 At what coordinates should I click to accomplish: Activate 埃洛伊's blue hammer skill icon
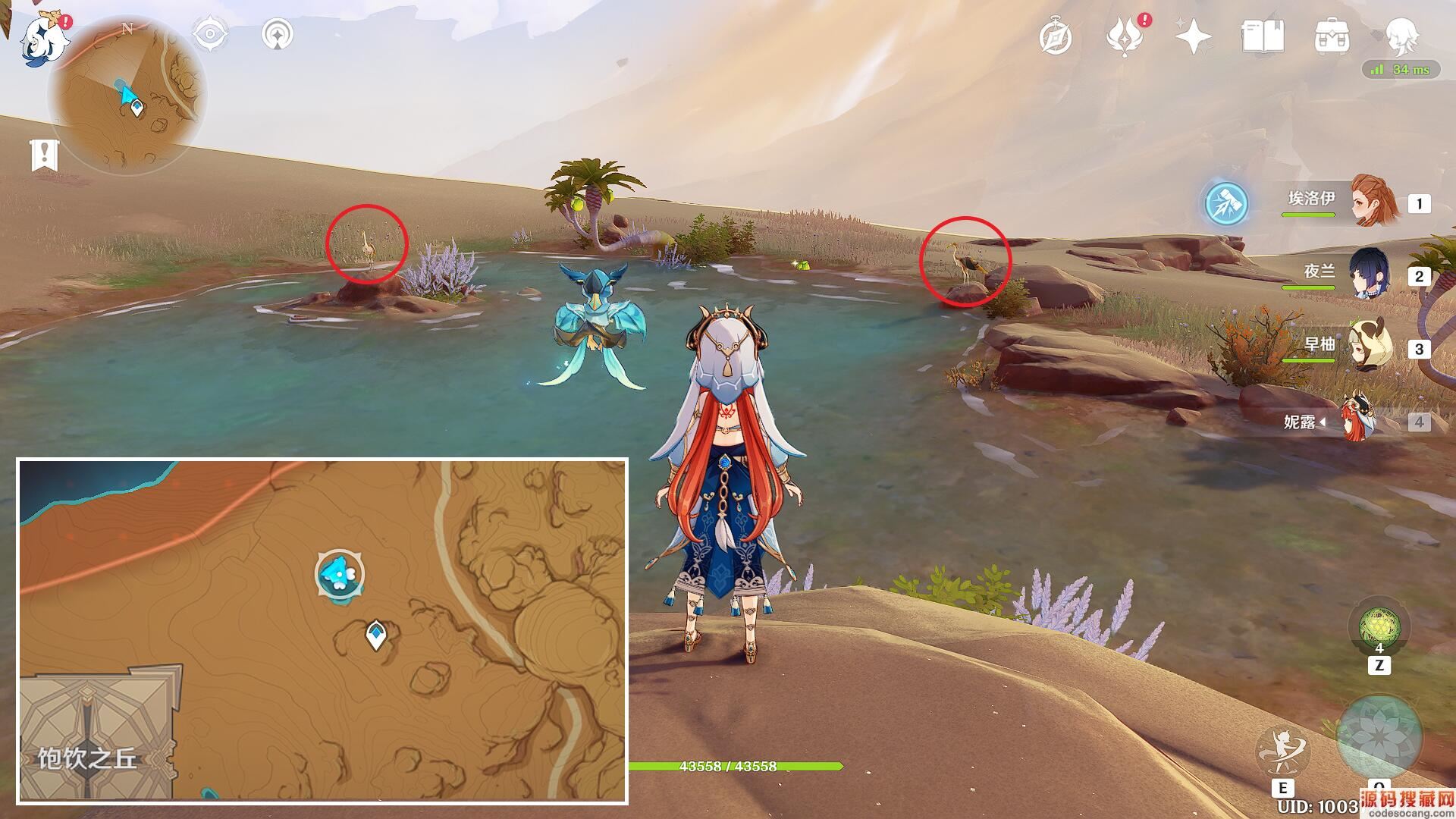tap(1226, 204)
